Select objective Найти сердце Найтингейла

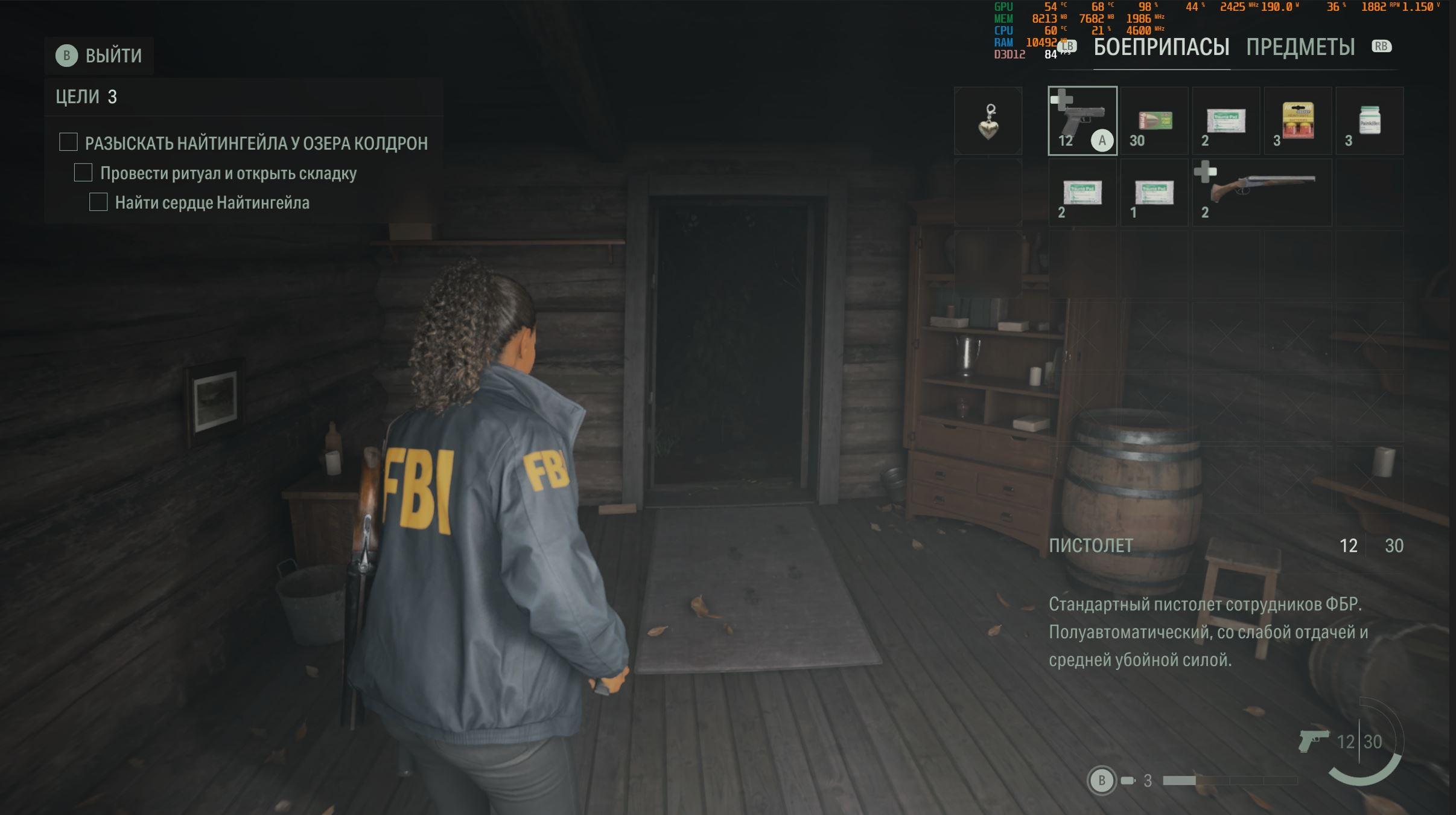click(212, 203)
